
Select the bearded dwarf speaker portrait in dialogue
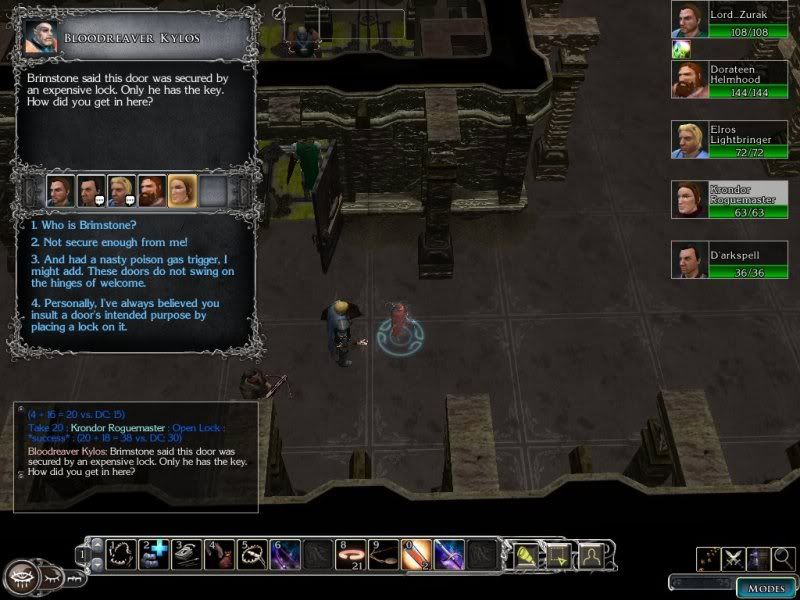click(x=152, y=189)
